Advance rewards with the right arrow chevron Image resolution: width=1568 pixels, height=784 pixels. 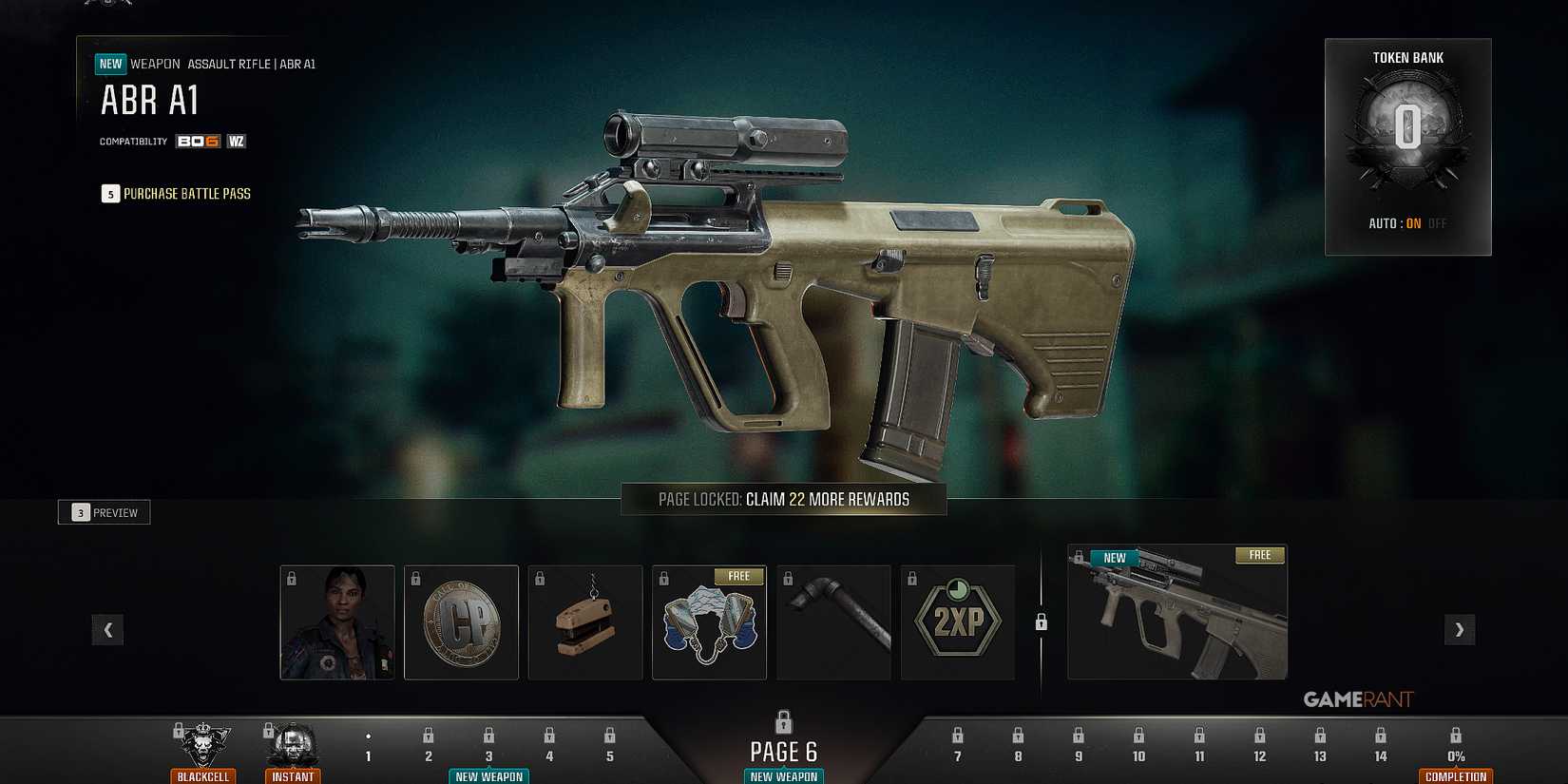click(x=1460, y=629)
